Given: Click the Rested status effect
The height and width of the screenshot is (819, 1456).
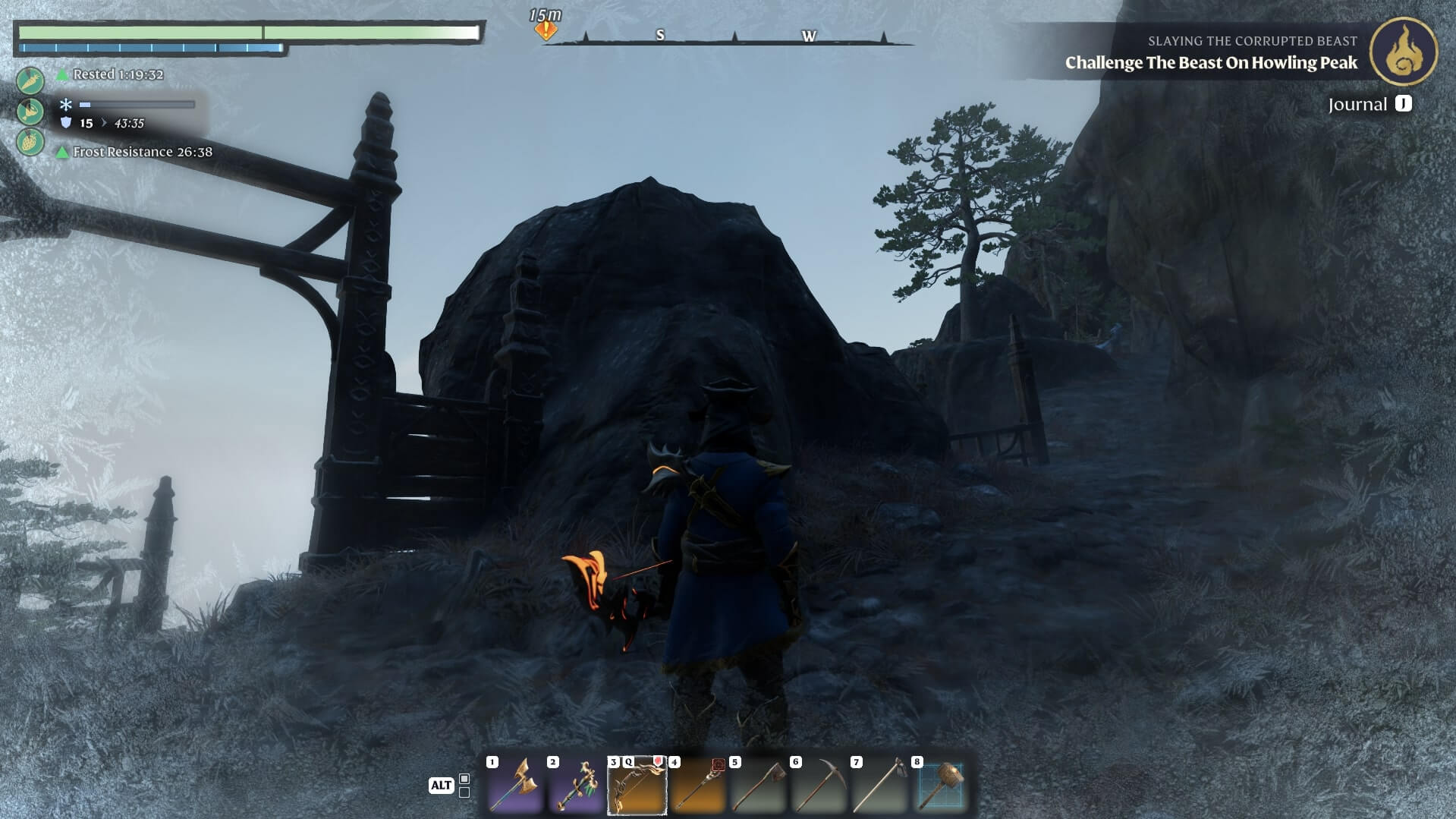Looking at the screenshot, I should 118,74.
